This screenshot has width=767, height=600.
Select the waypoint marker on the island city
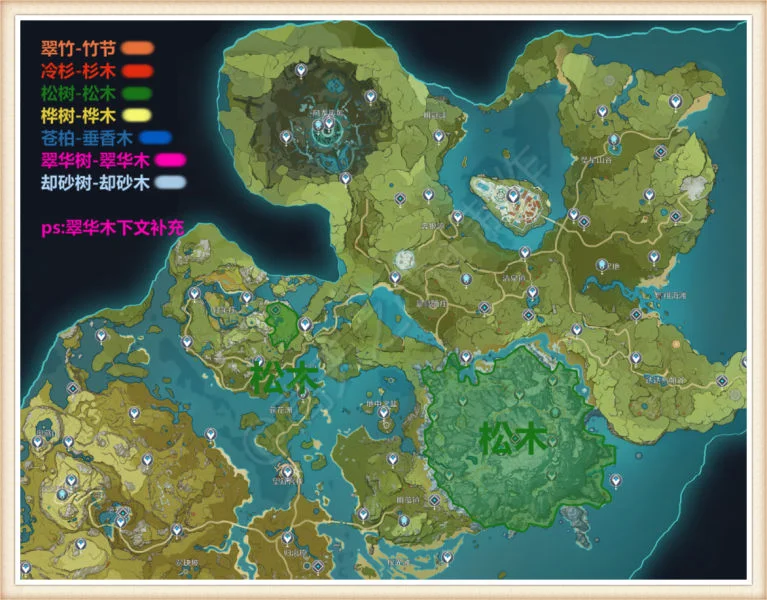click(x=512, y=197)
